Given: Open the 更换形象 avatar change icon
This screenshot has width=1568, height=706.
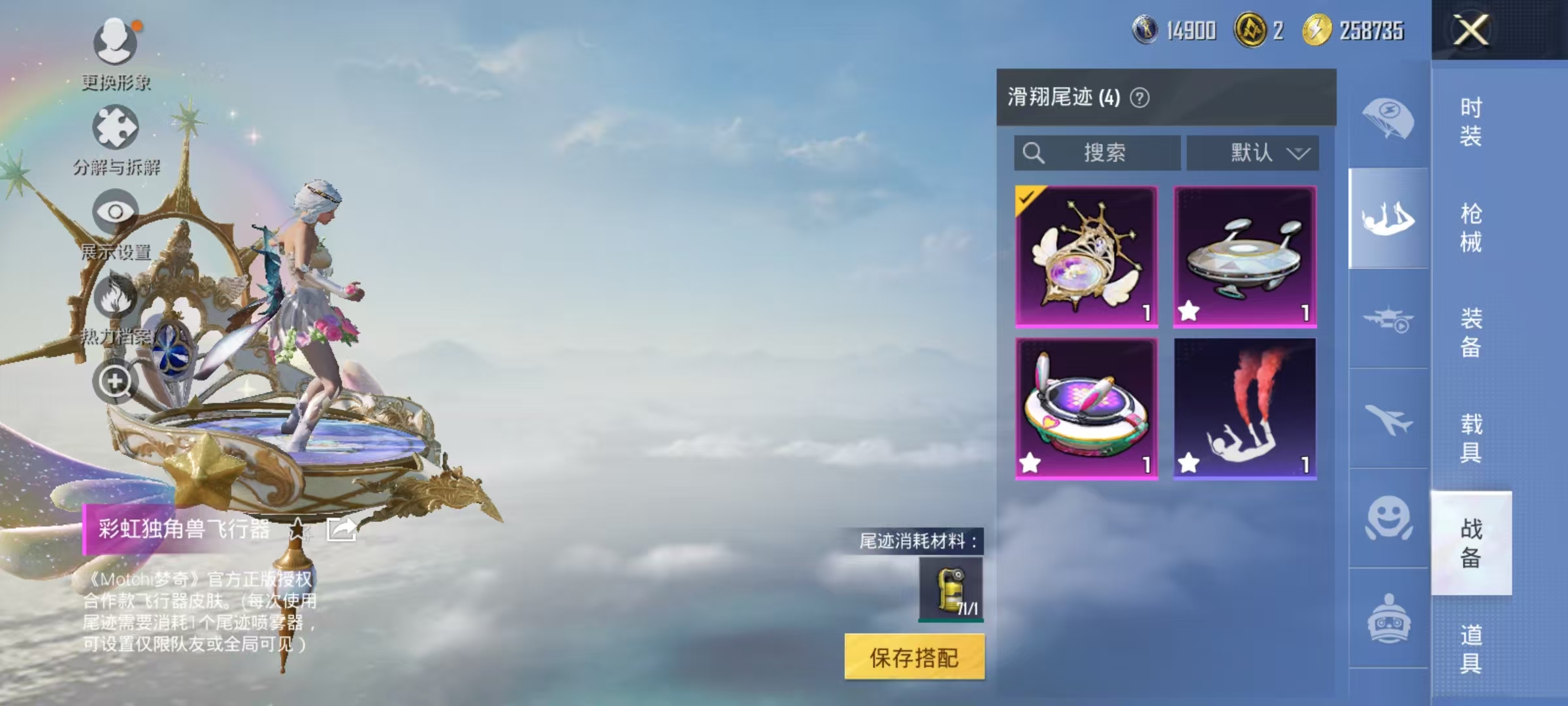Looking at the screenshot, I should (x=114, y=42).
